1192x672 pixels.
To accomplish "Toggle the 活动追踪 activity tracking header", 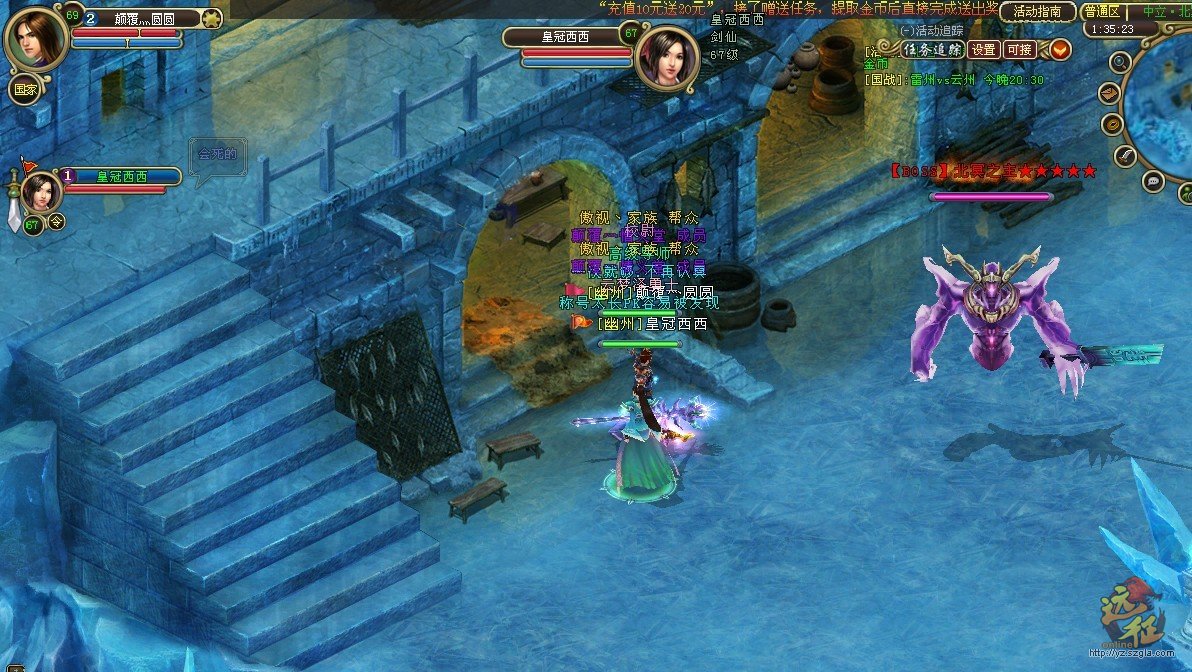I will click(931, 31).
